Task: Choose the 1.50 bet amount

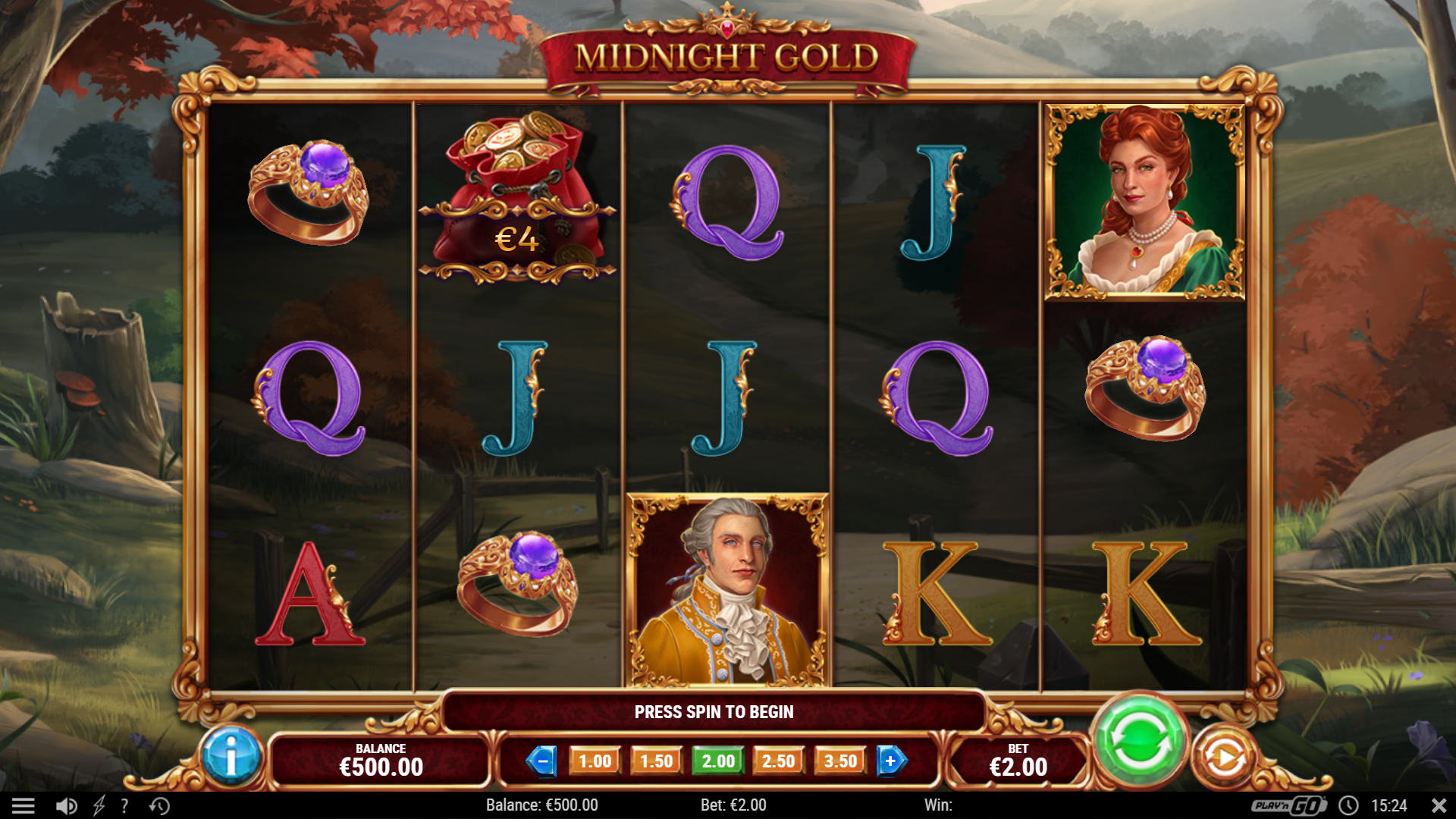Action: coord(656,761)
